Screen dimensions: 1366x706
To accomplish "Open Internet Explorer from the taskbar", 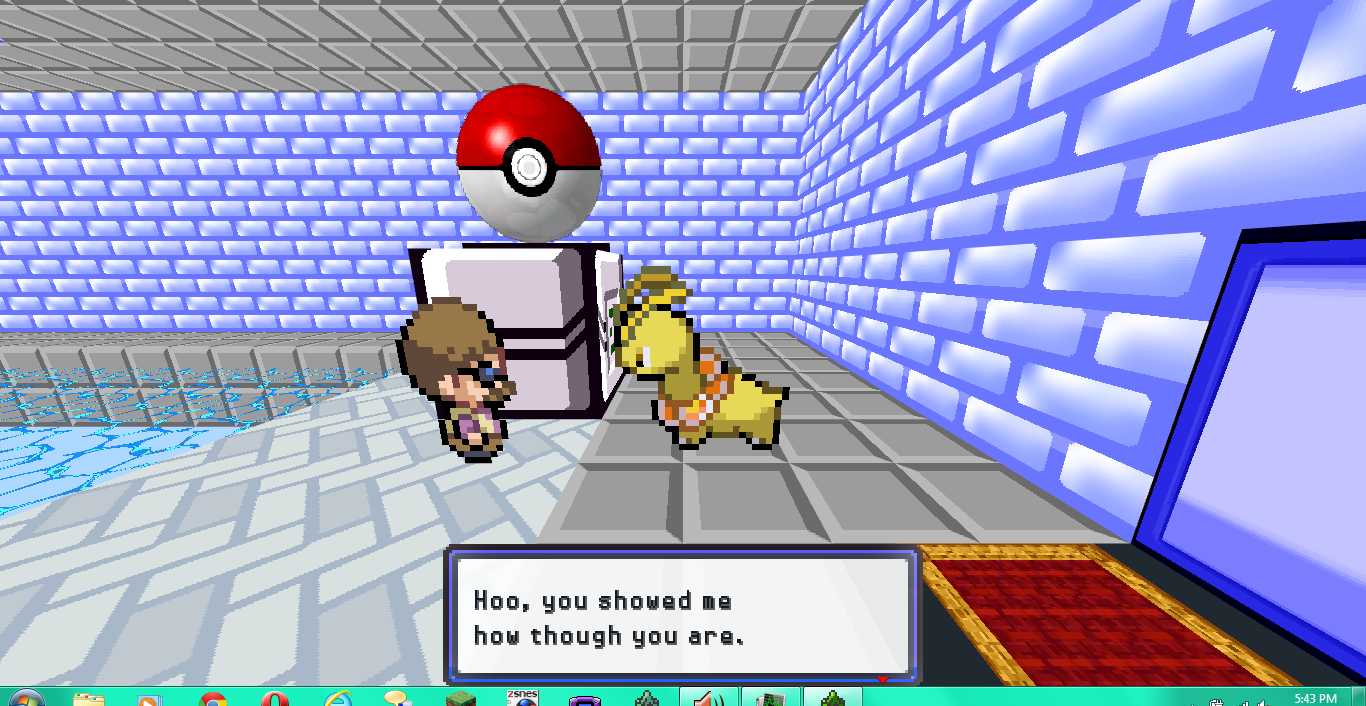I will point(339,698).
